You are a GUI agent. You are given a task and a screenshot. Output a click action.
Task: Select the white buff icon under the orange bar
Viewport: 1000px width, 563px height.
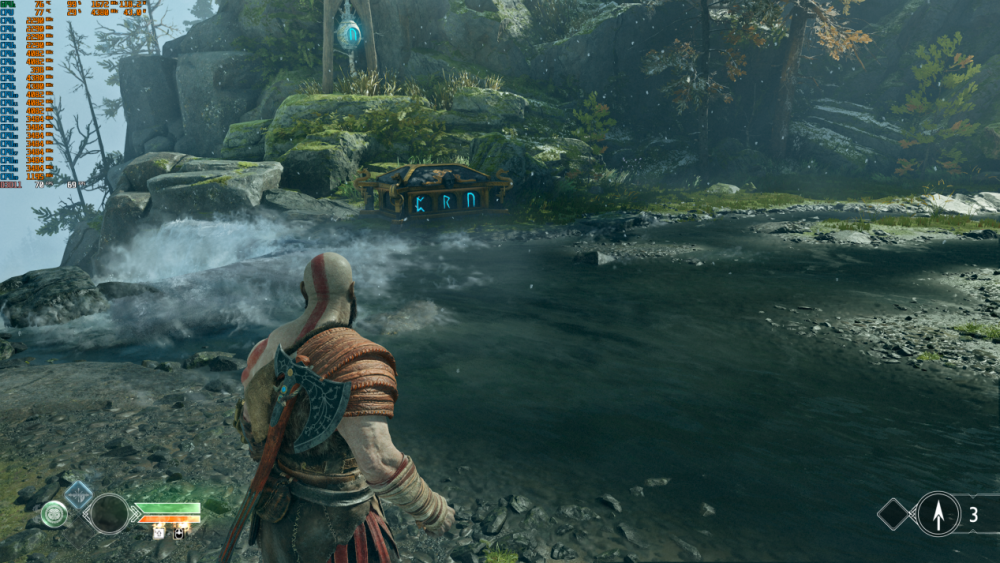159,534
